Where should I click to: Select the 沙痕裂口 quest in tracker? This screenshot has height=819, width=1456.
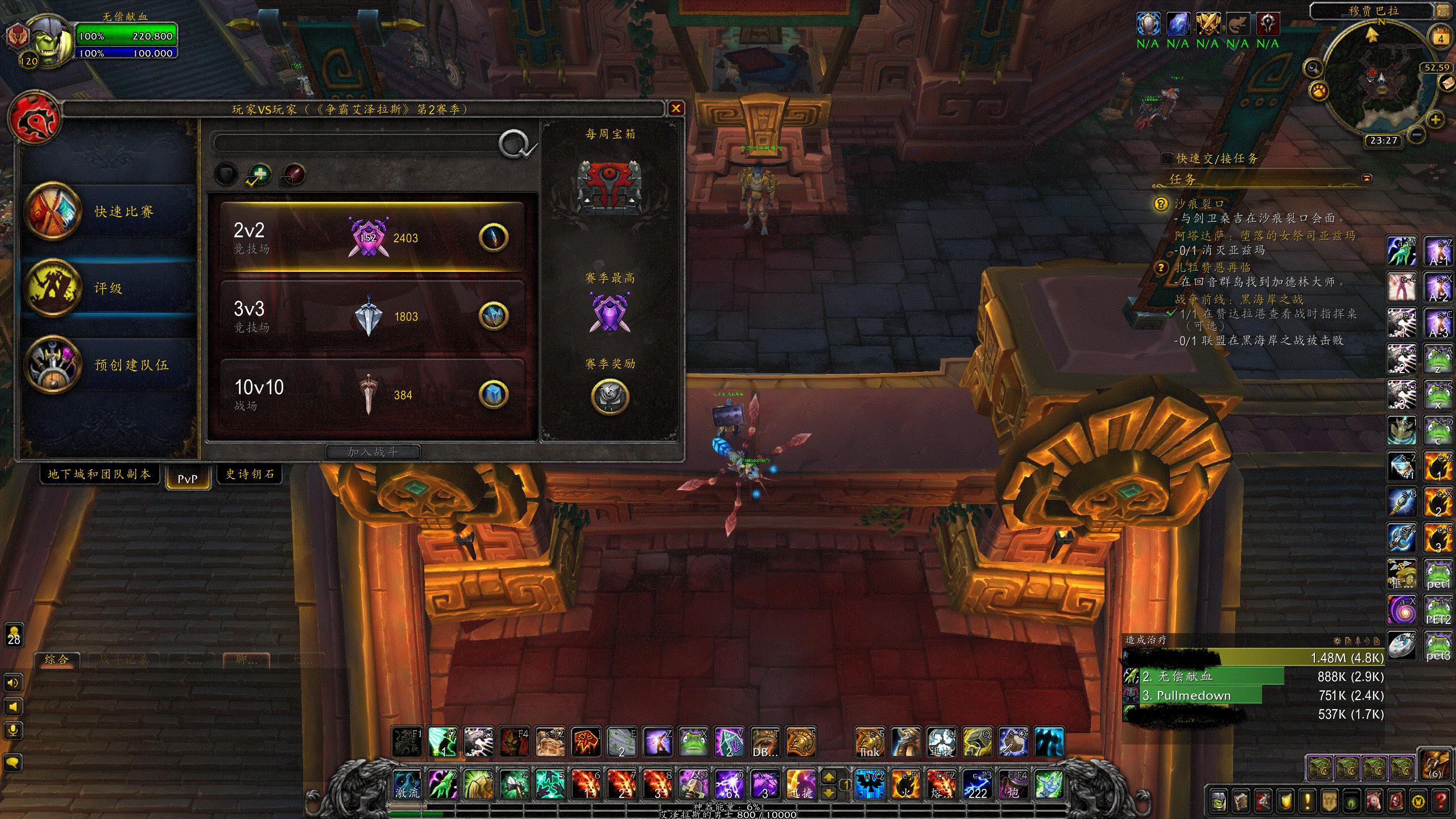1199,204
